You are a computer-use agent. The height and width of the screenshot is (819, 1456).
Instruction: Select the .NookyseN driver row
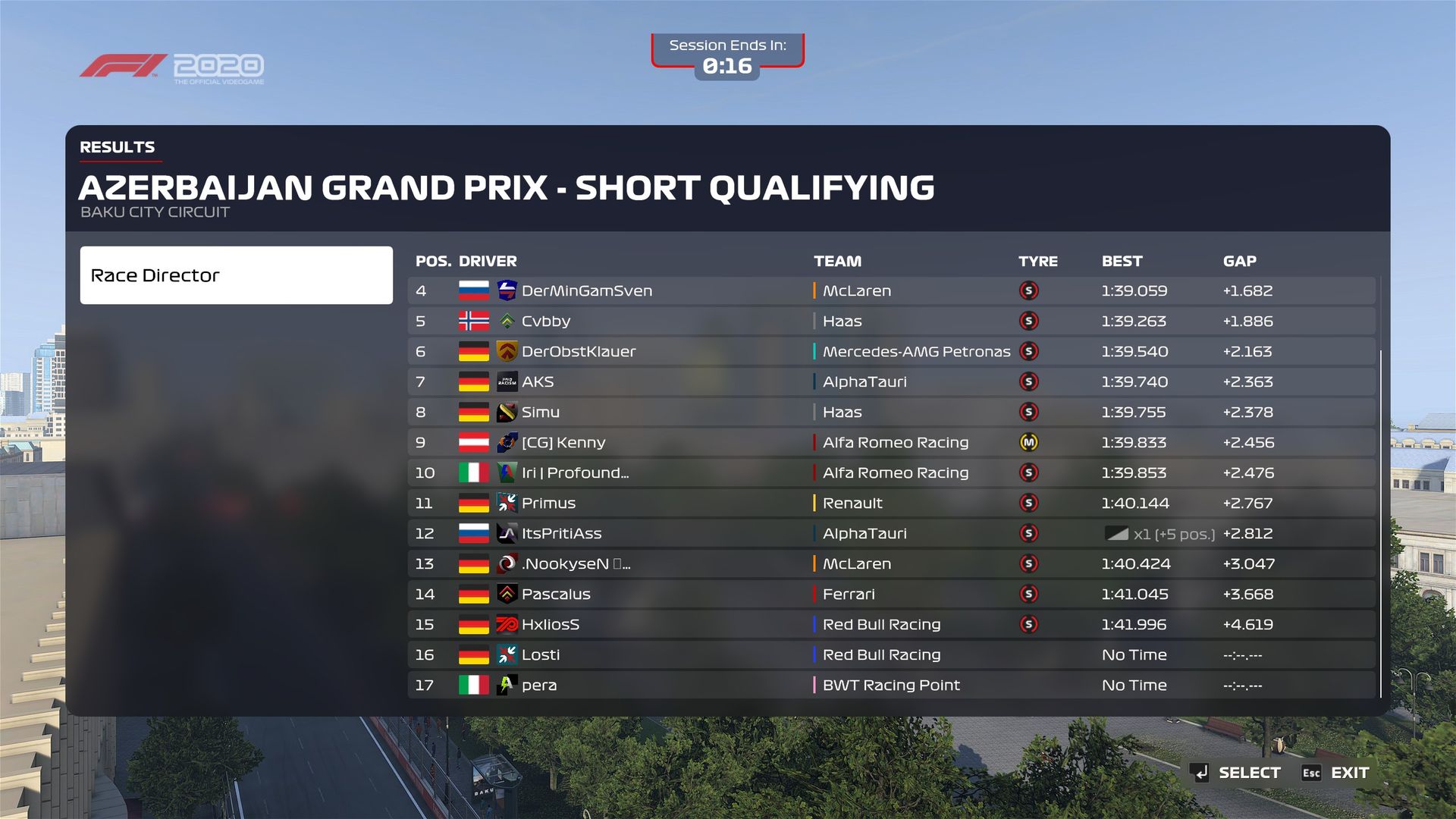coord(891,564)
